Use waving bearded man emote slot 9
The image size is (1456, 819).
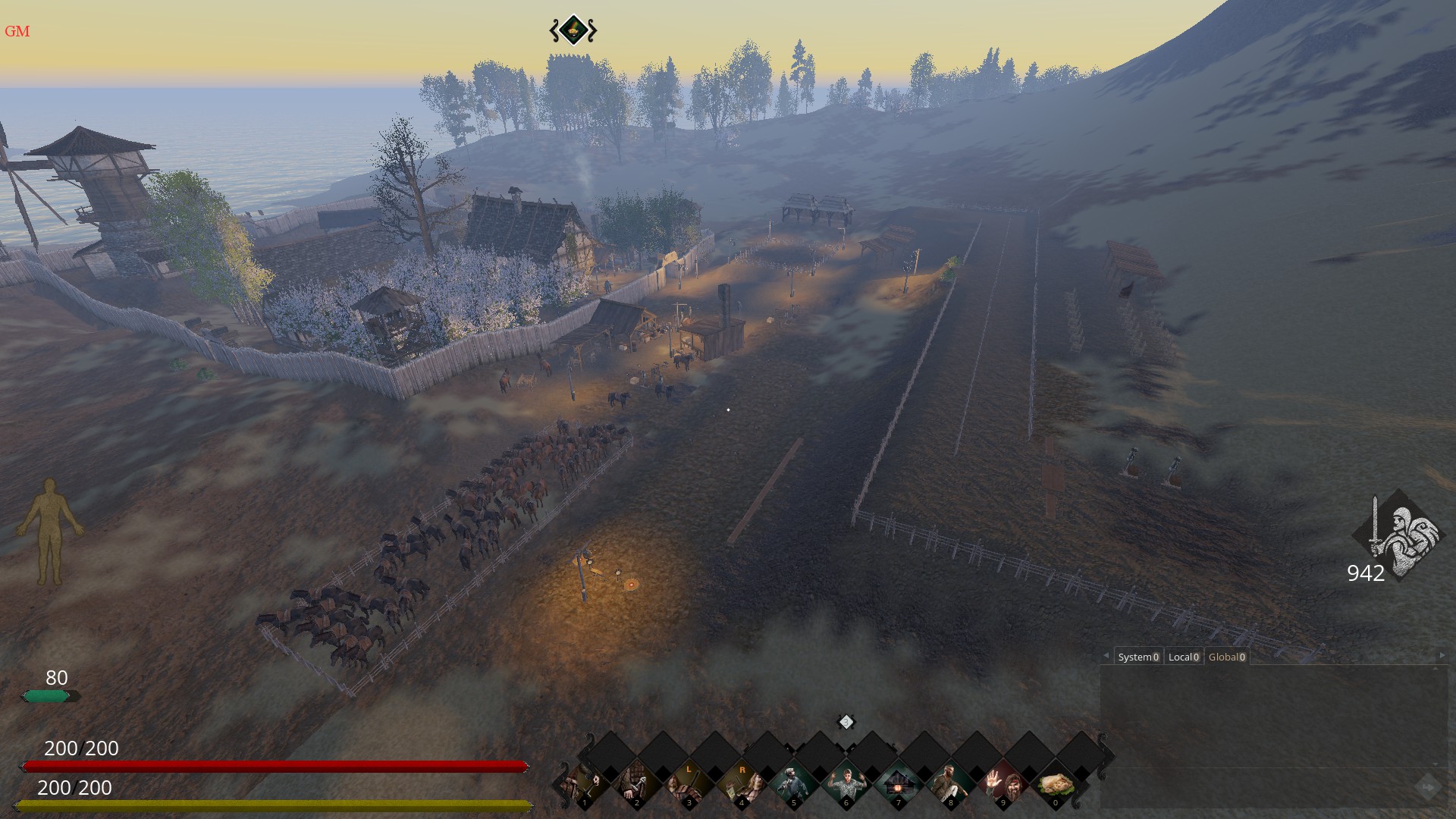[1003, 784]
